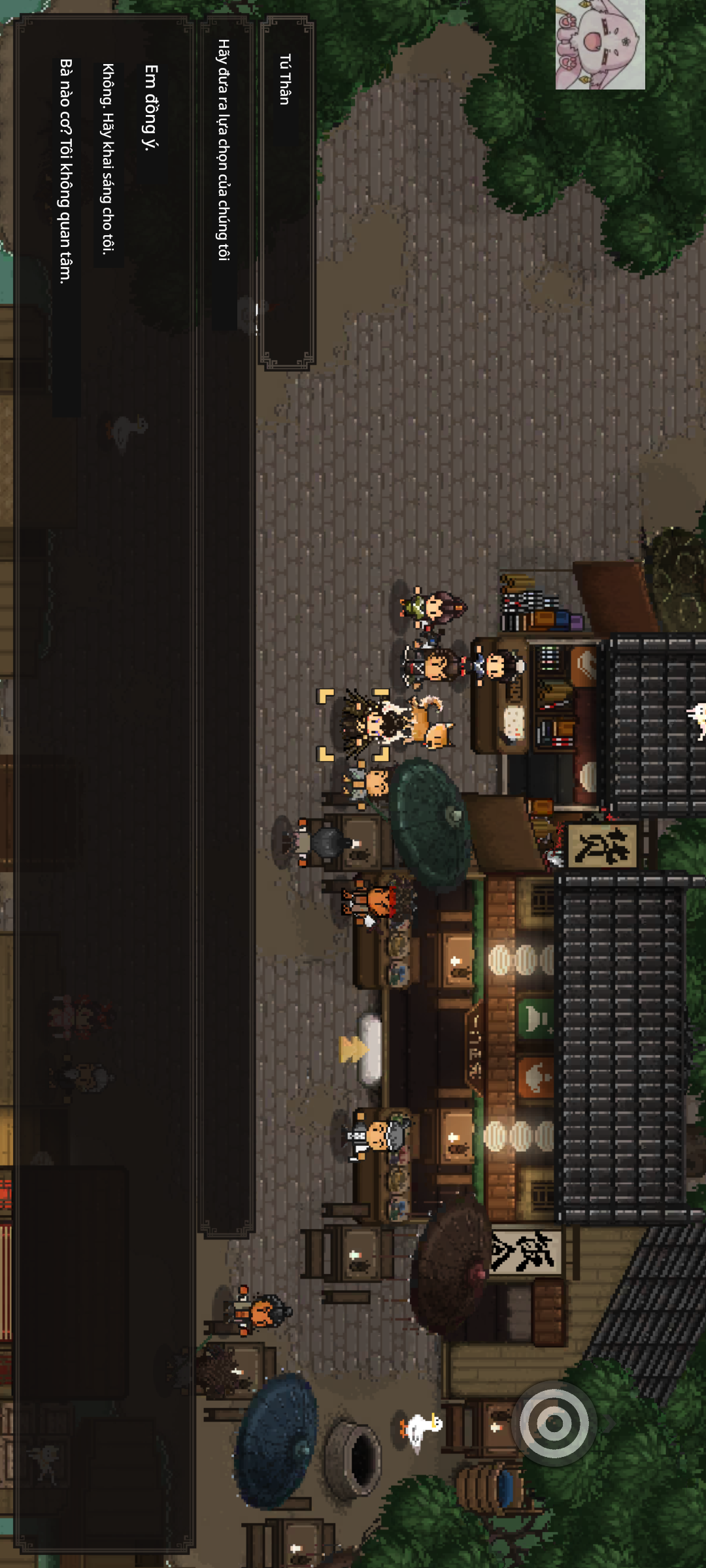Select "Không. Hãy khai sáng cho tôi." reply
The height and width of the screenshot is (1568, 706).
click(x=108, y=159)
